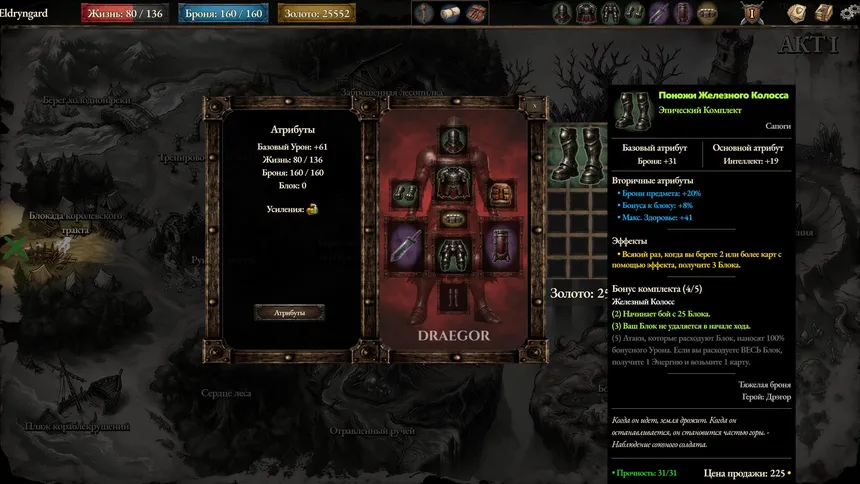This screenshot has height=484, width=860.
Task: Open the rolled scroll icon in top bar
Action: (x=449, y=13)
